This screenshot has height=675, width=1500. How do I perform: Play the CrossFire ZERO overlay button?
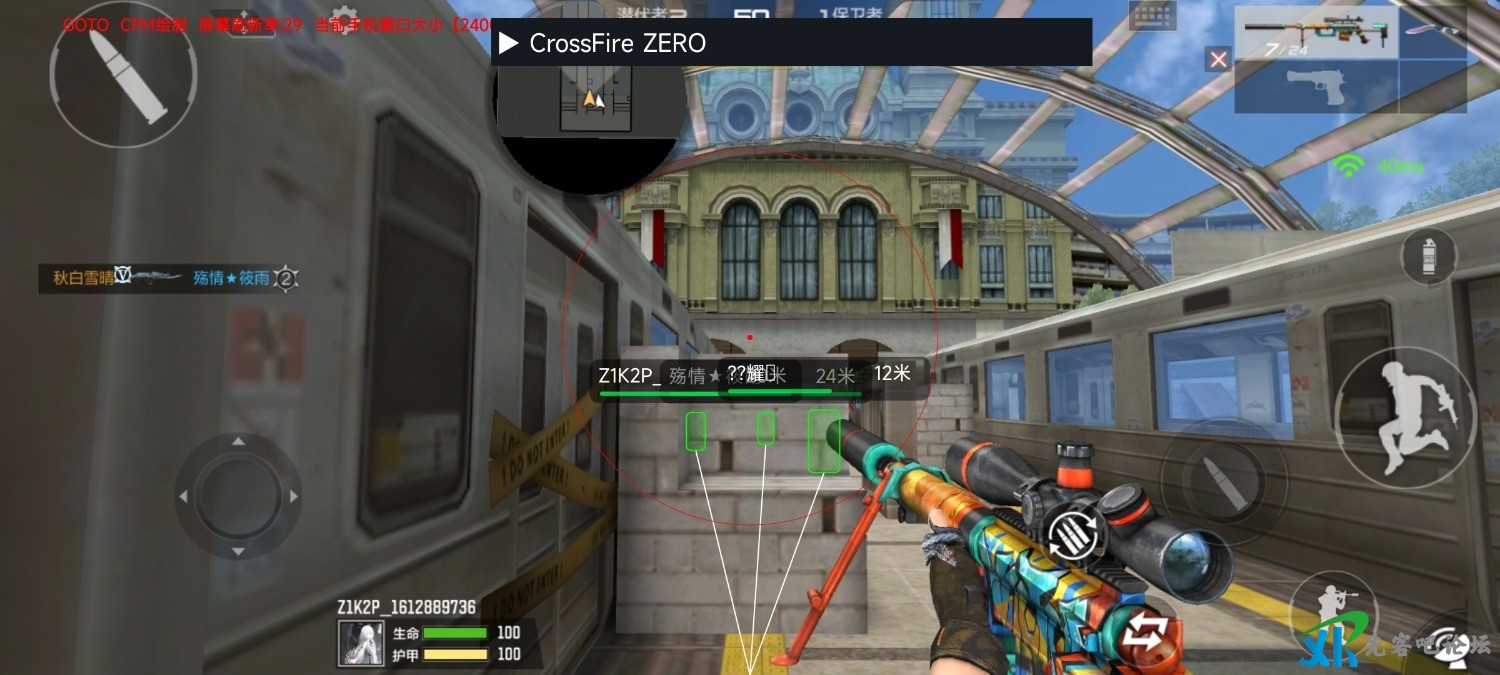pyautogui.click(x=509, y=43)
